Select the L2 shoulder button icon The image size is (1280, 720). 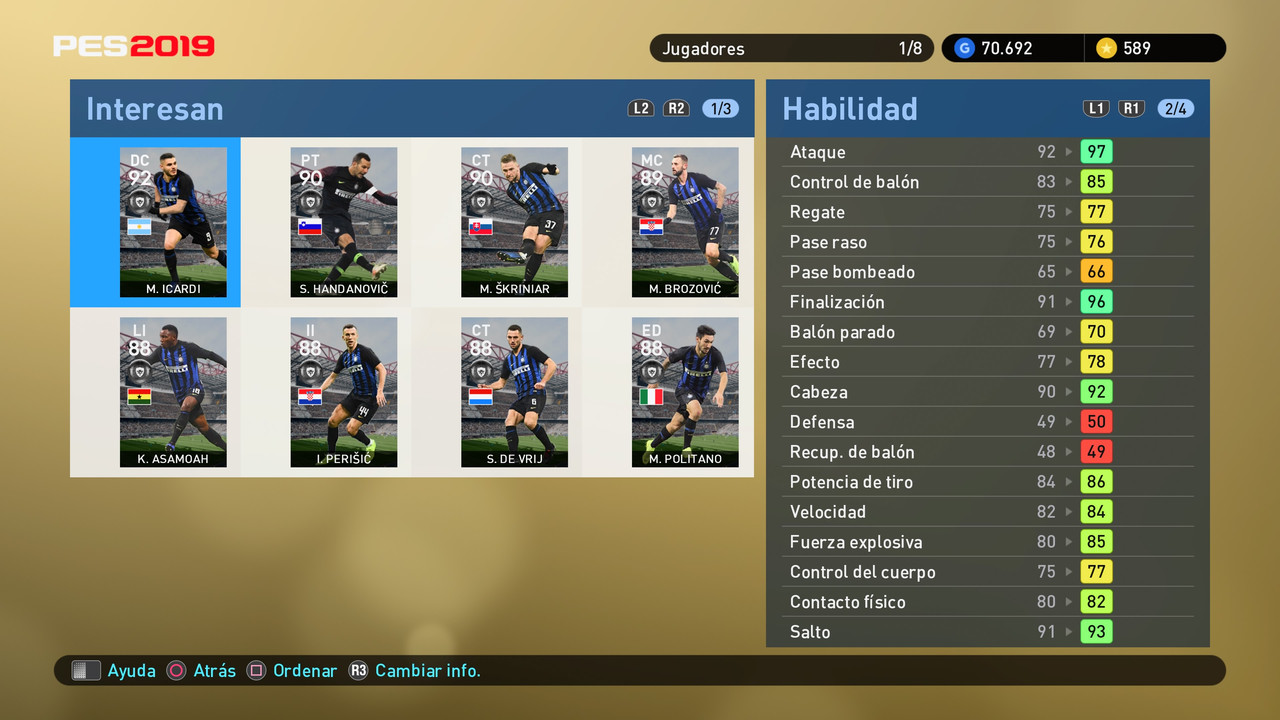coord(640,108)
